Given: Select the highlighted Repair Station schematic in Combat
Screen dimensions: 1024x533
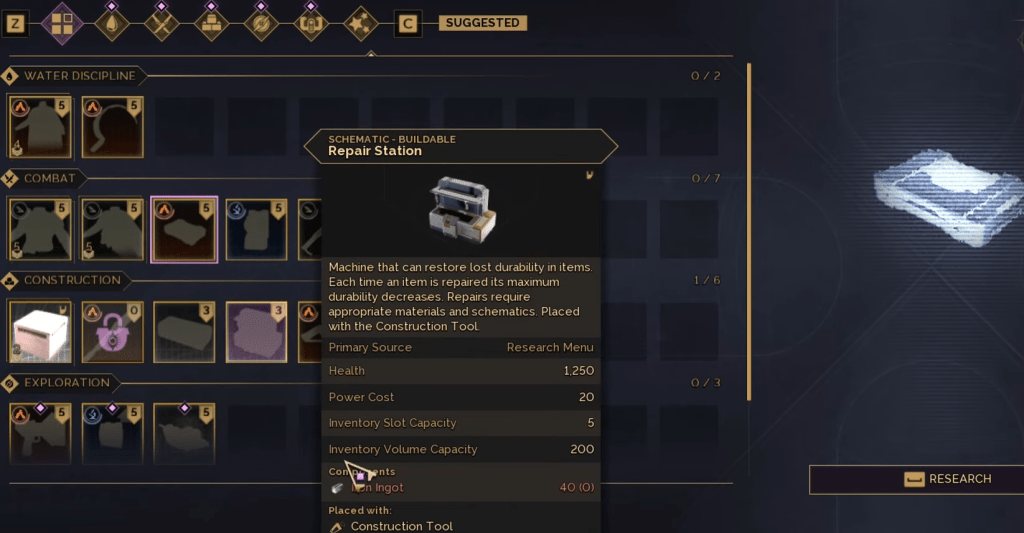Looking at the screenshot, I should point(184,229).
